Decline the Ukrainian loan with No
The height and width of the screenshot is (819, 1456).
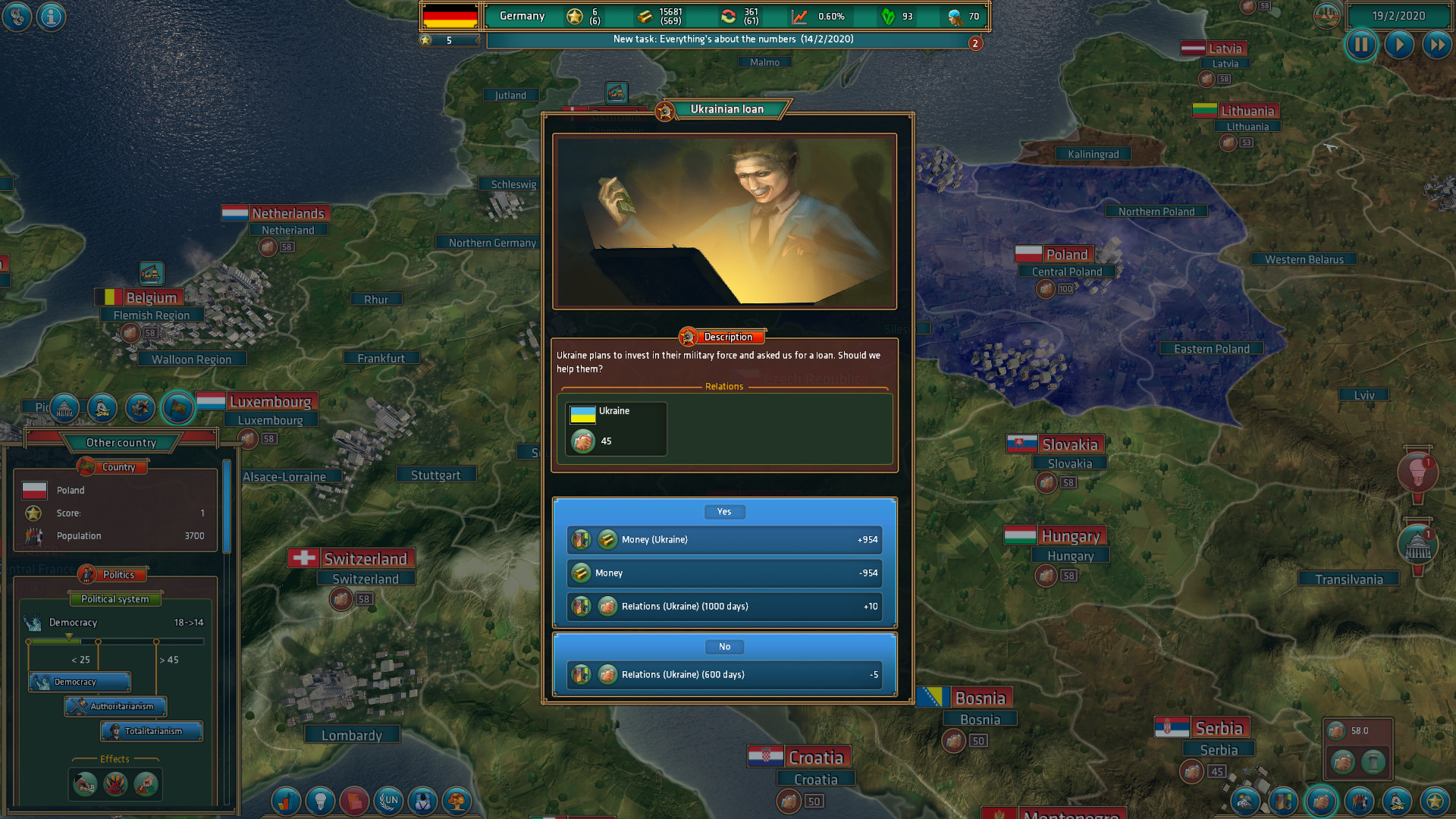(x=724, y=646)
